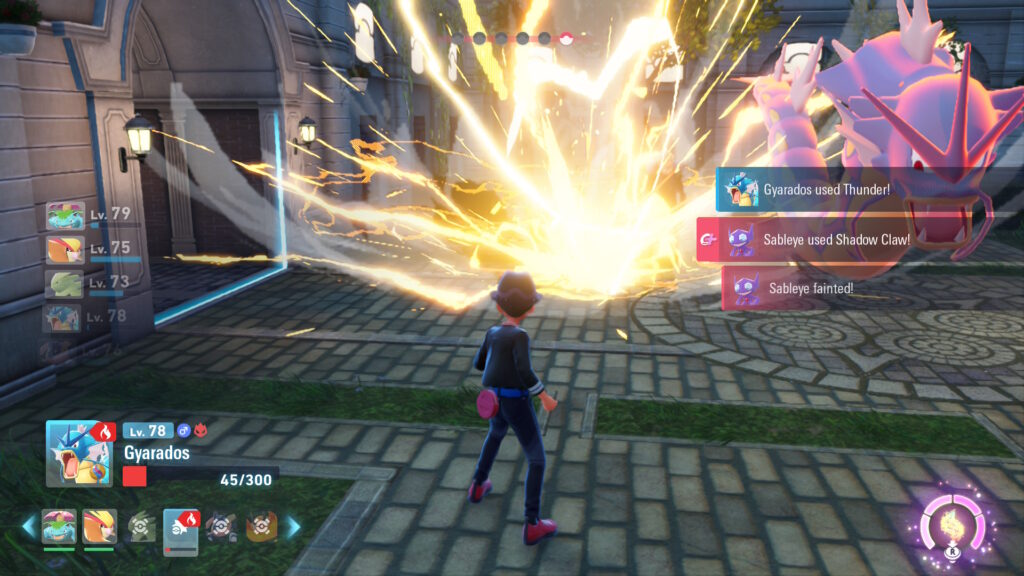Open the large Gyarados portrait panel
Viewport: 1024px width, 576px height.
[x=79, y=453]
